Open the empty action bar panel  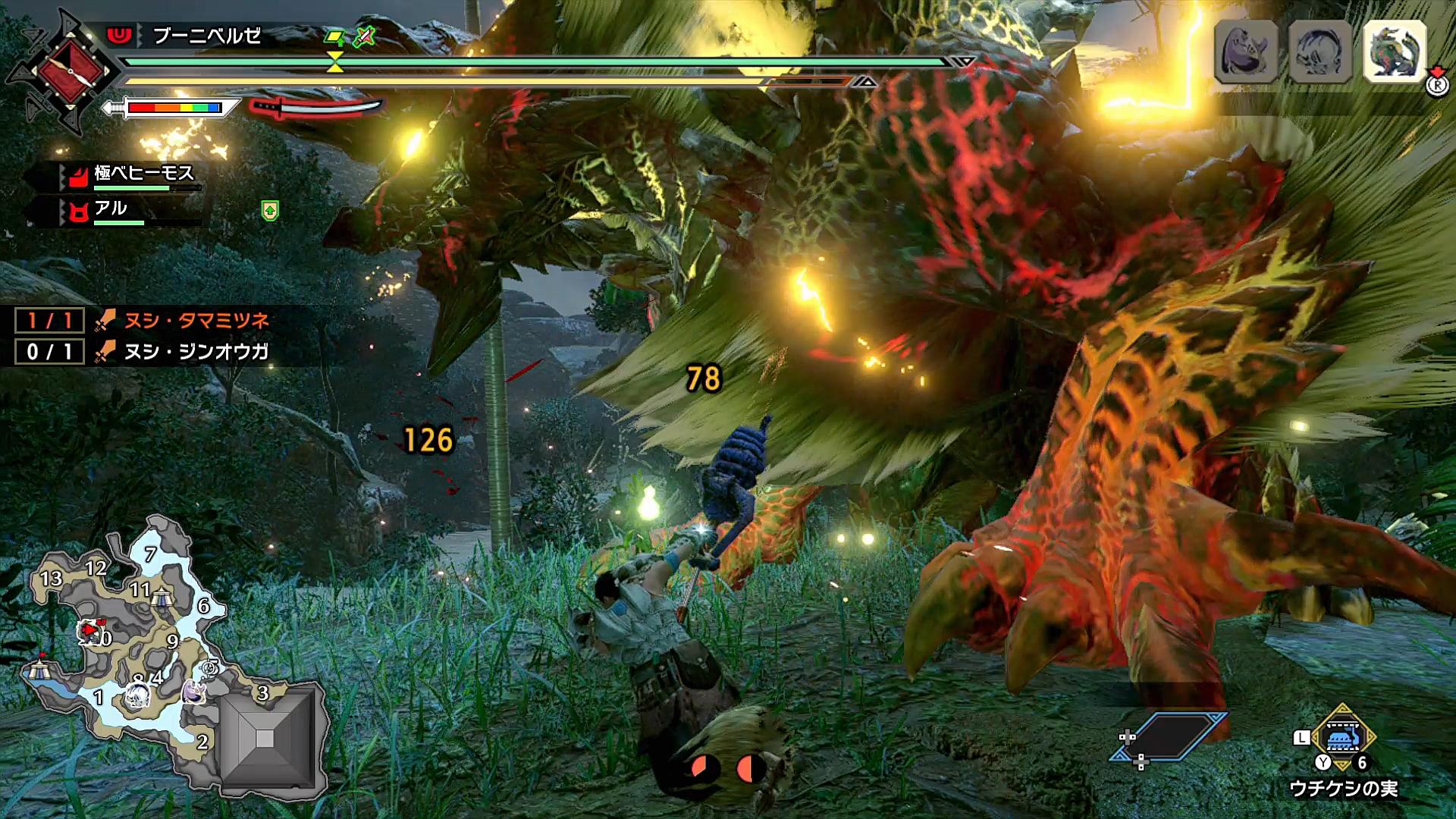click(1169, 735)
